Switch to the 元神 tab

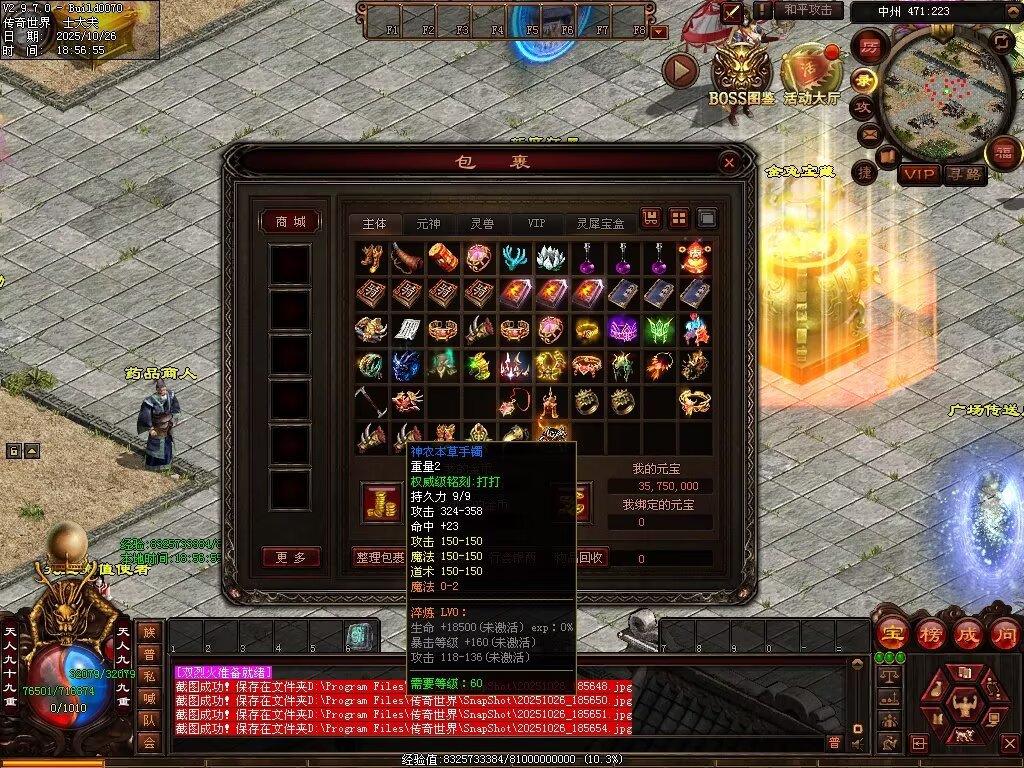coord(428,223)
